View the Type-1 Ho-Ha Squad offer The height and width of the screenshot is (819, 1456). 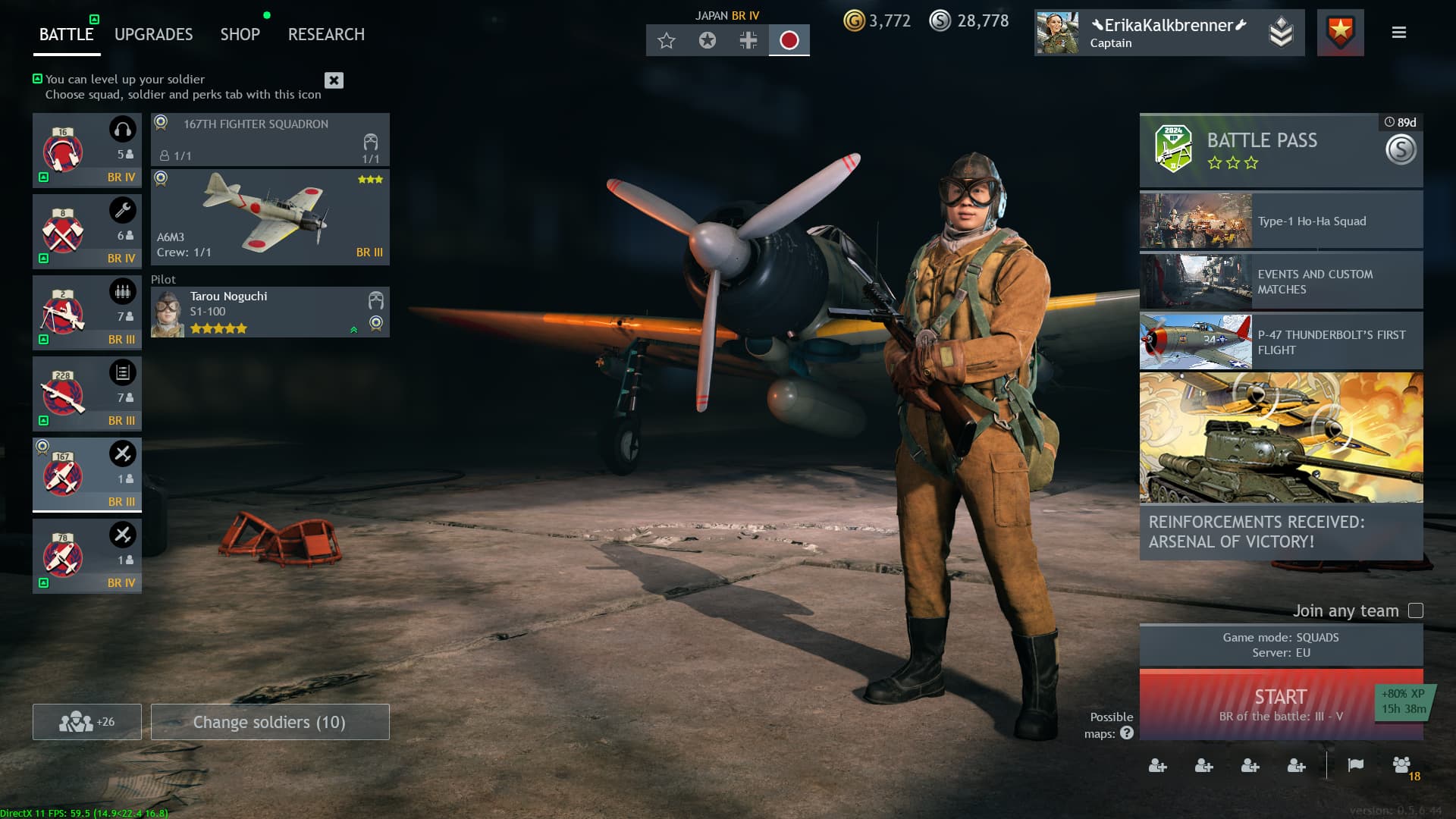(x=1281, y=221)
